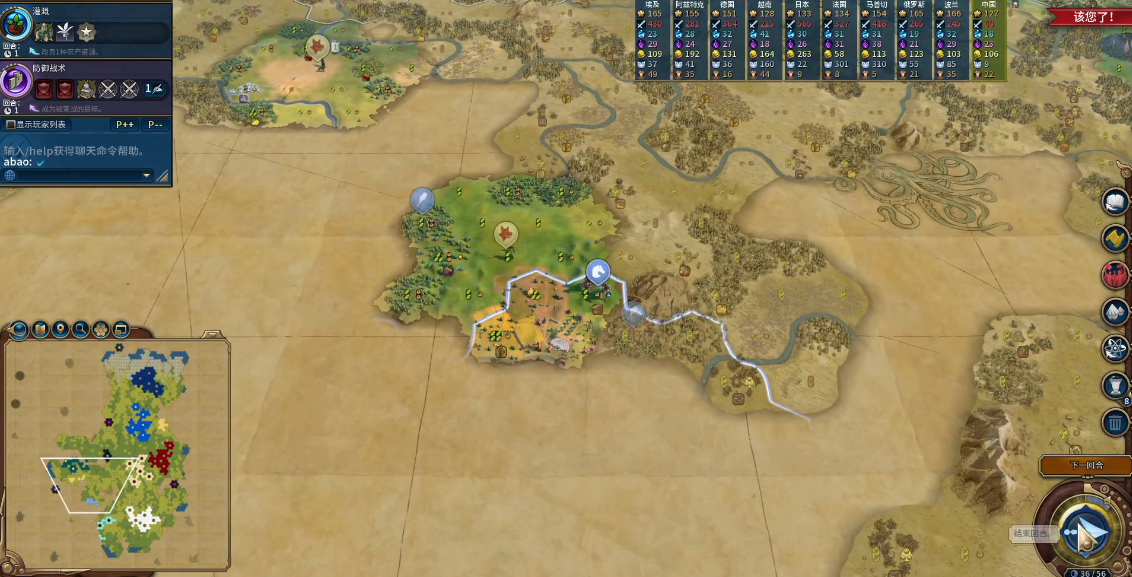The height and width of the screenshot is (577, 1132).
Task: Click the 该您了! turn notification banner
Action: [x=1094, y=17]
